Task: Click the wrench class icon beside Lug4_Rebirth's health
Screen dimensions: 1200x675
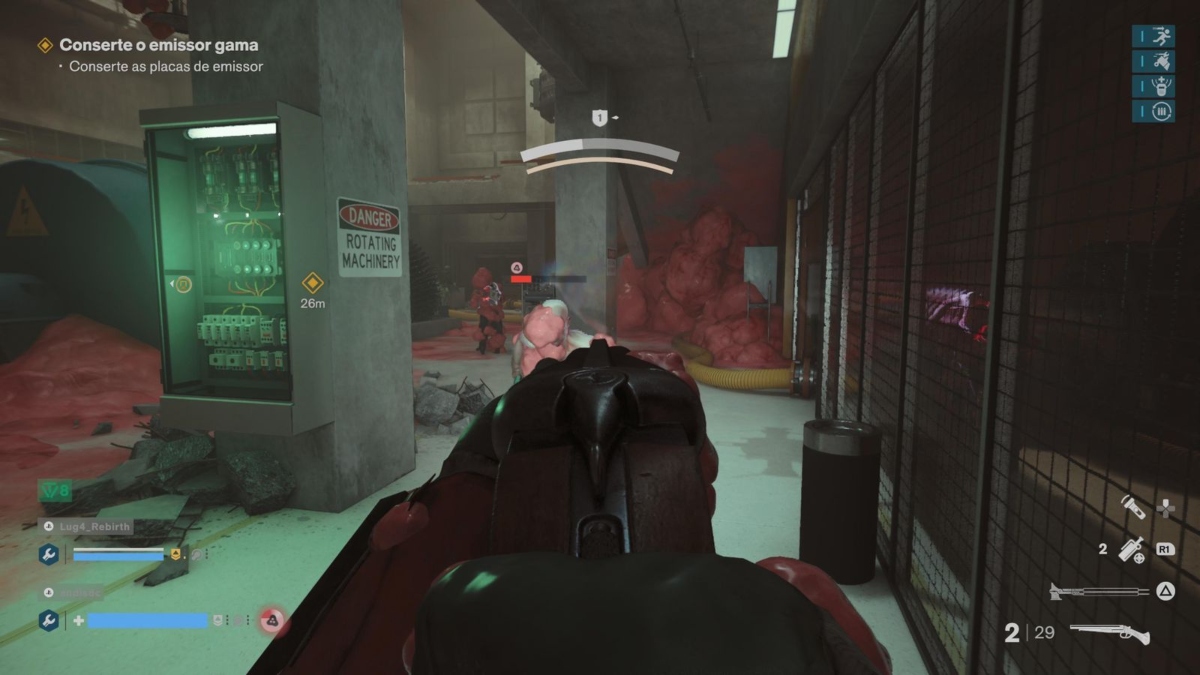Action: [49, 553]
